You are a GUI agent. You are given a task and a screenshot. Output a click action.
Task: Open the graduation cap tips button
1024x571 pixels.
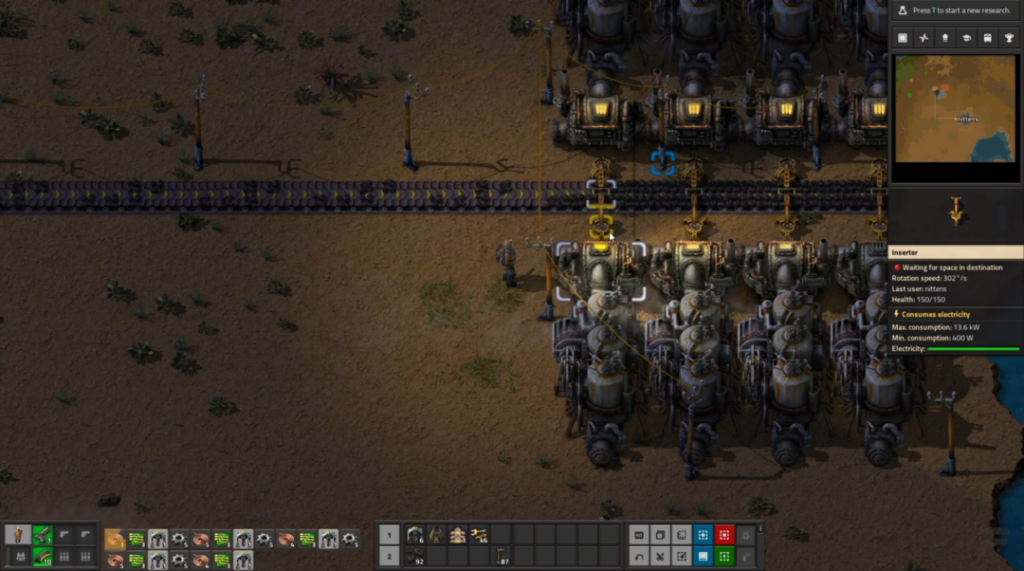[x=967, y=38]
